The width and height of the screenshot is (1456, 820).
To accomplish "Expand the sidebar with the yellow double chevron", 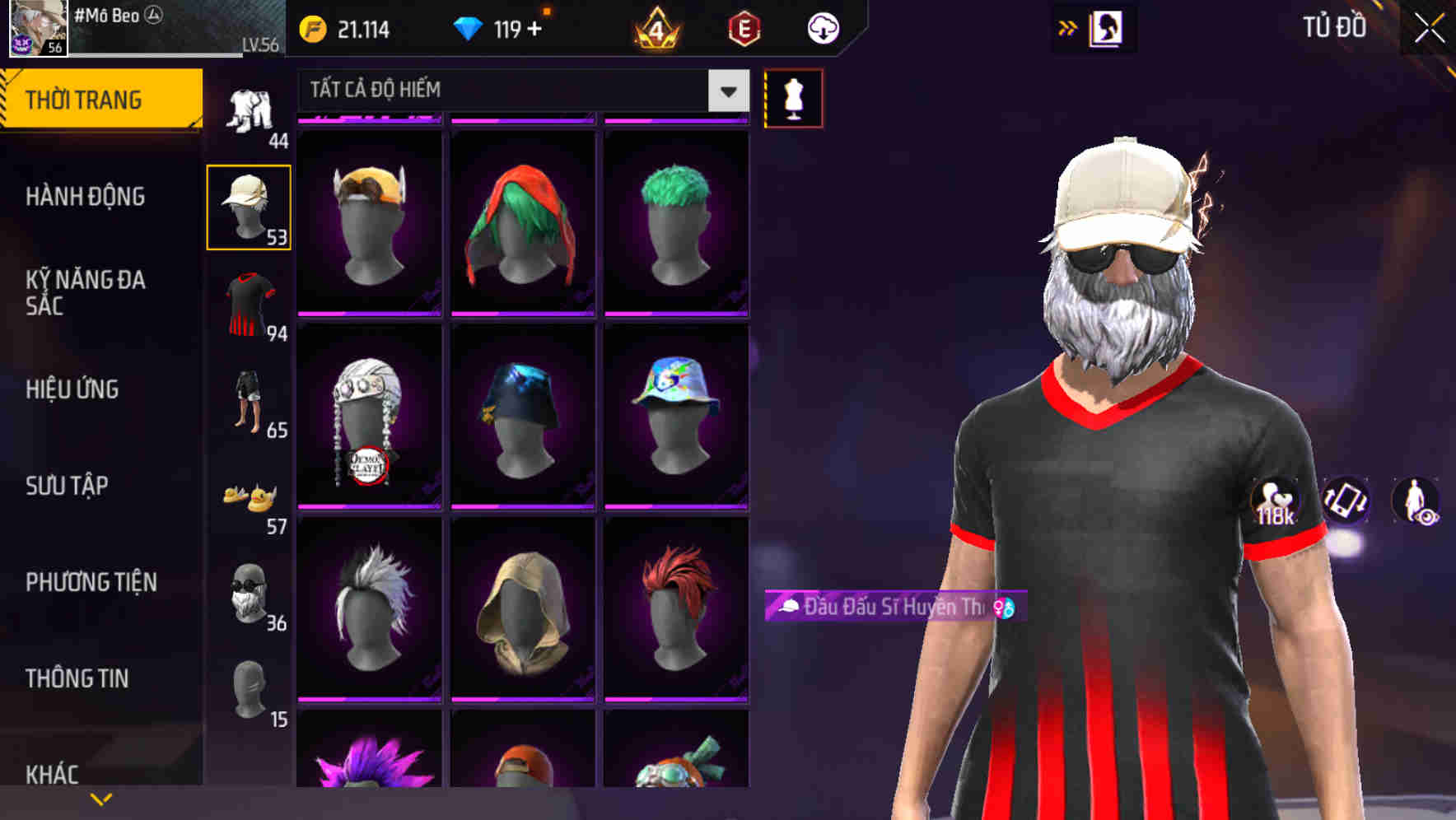I will point(1067,26).
